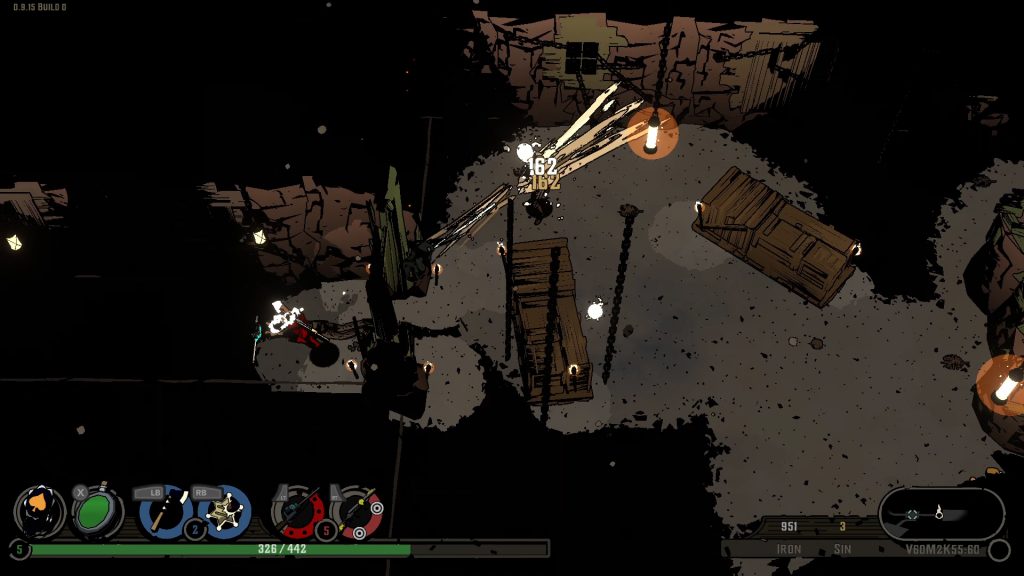1024x576 pixels.
Task: Select the orange spade card icon
Action: coord(40,510)
